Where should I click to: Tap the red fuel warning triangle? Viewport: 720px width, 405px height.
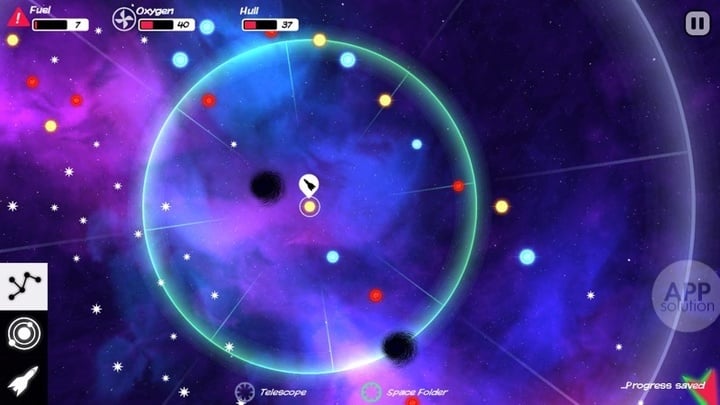pyautogui.click(x=17, y=17)
